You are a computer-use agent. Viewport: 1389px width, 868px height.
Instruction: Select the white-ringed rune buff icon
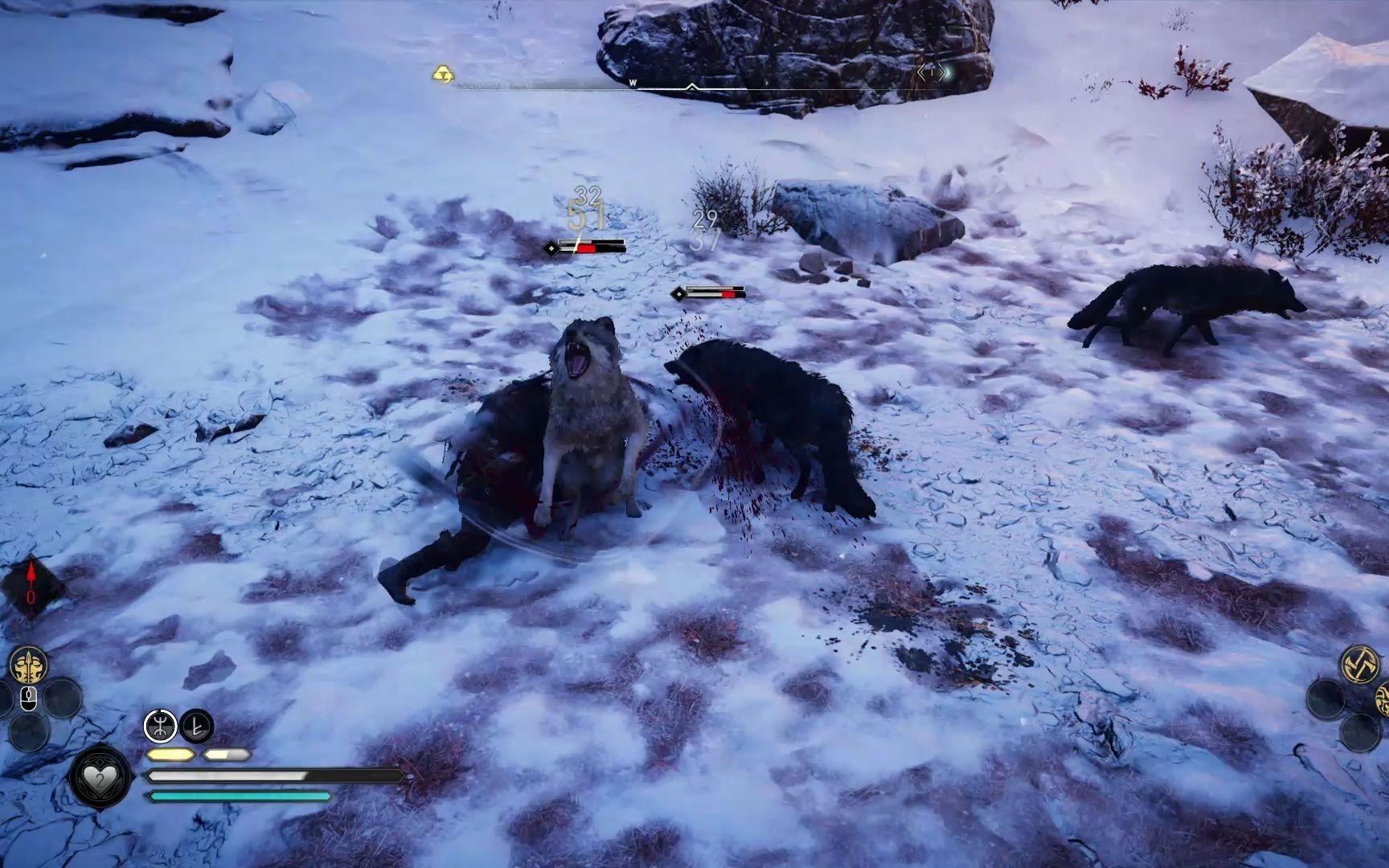160,727
